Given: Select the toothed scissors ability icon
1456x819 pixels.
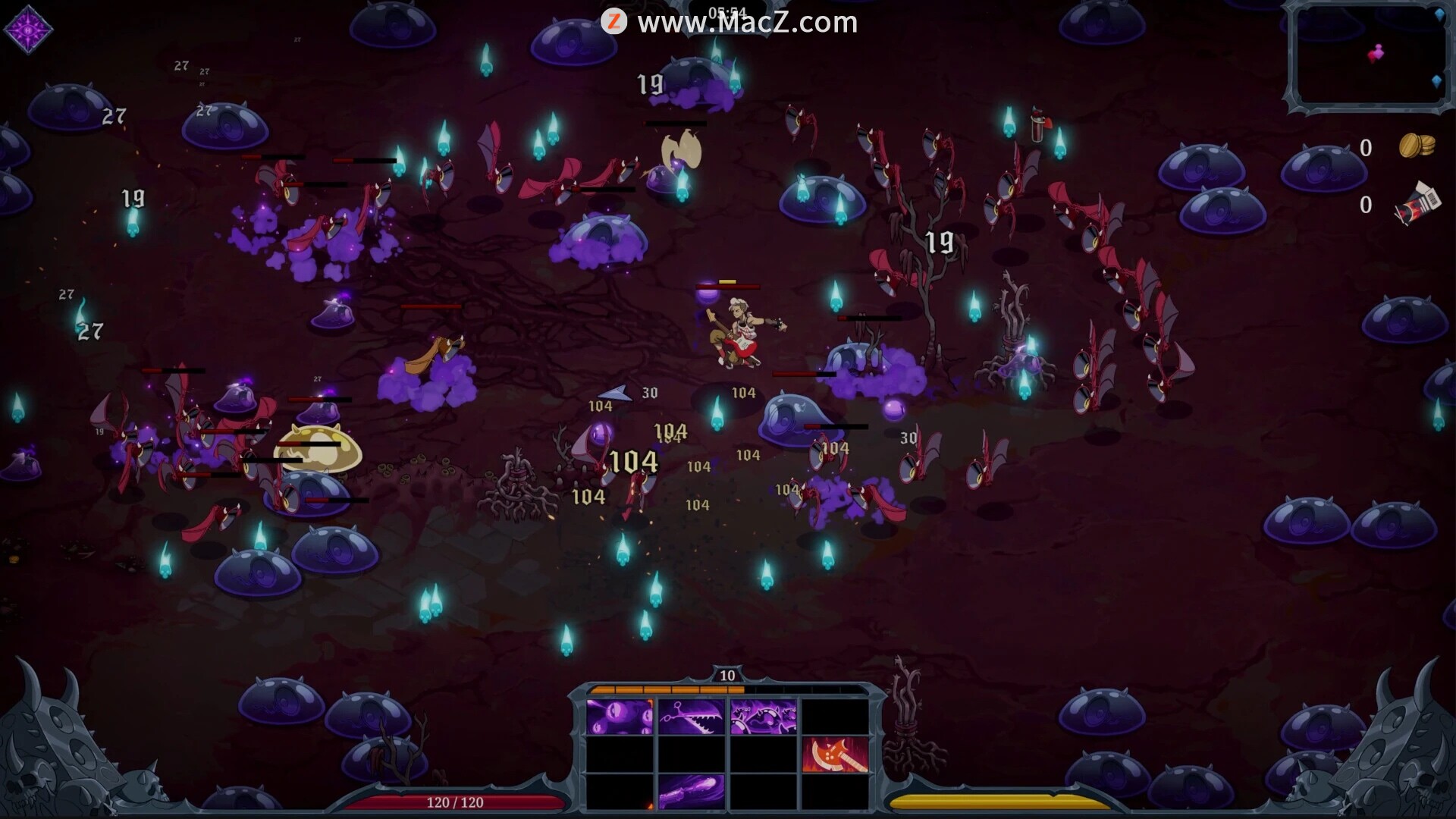Looking at the screenshot, I should (691, 717).
